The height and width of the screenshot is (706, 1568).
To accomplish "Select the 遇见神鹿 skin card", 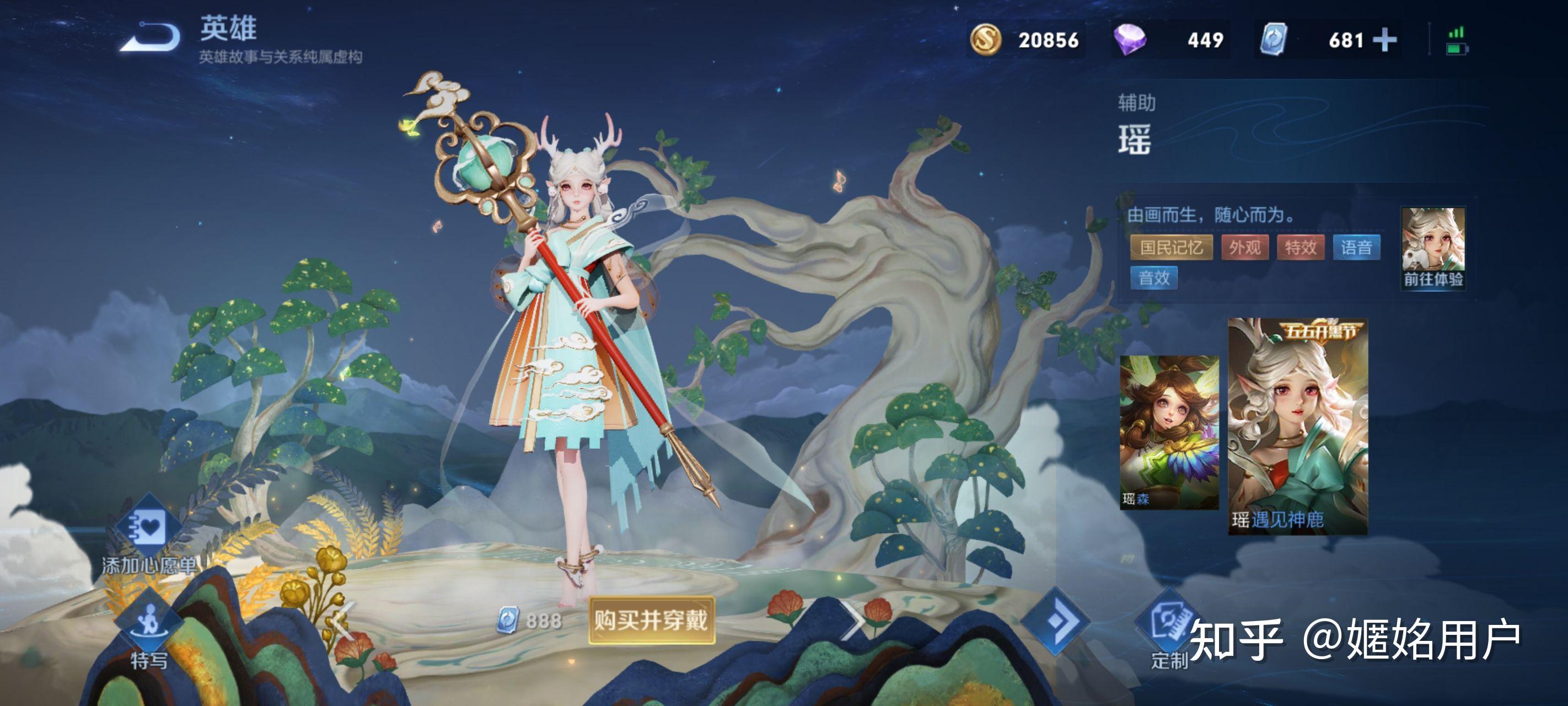I will point(1297,426).
